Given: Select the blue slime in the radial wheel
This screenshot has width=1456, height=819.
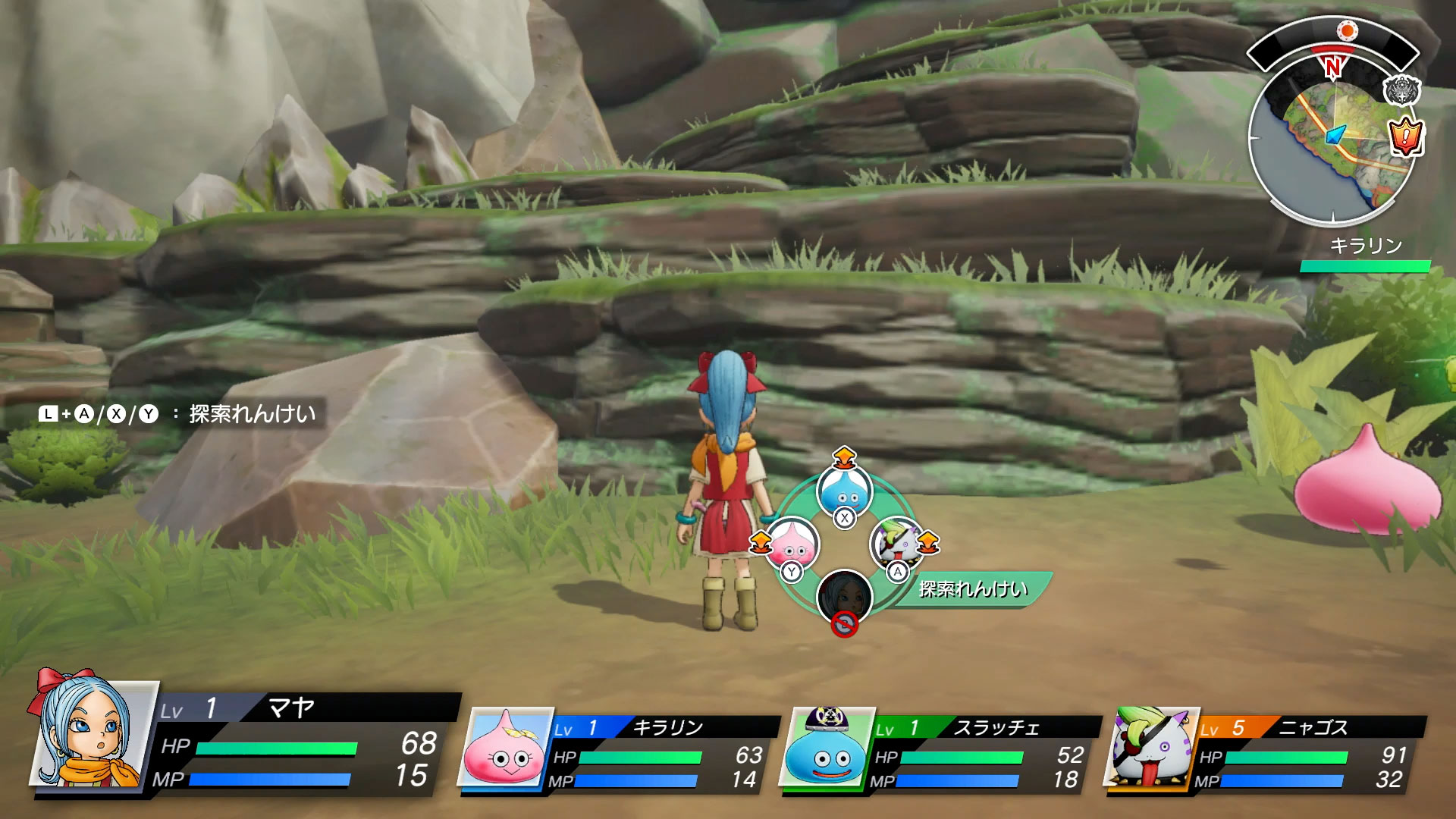Looking at the screenshot, I should [x=844, y=491].
